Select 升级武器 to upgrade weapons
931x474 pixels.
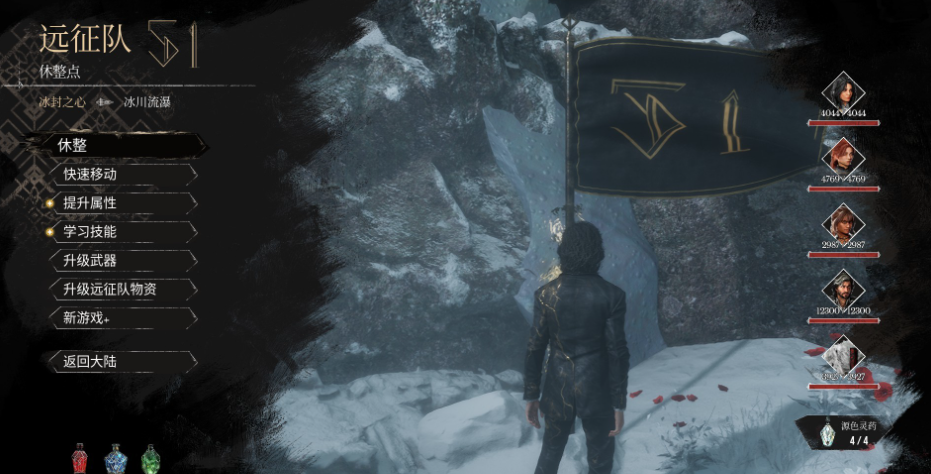(x=120, y=261)
